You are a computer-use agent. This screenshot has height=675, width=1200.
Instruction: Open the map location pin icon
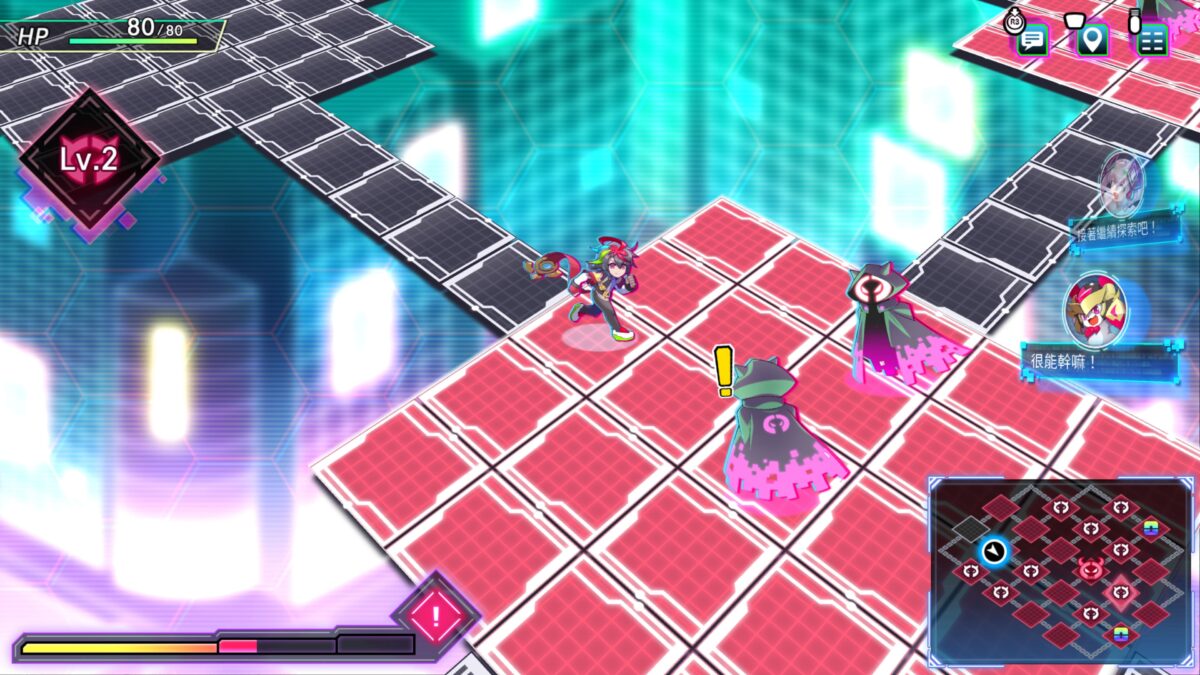tap(1092, 40)
